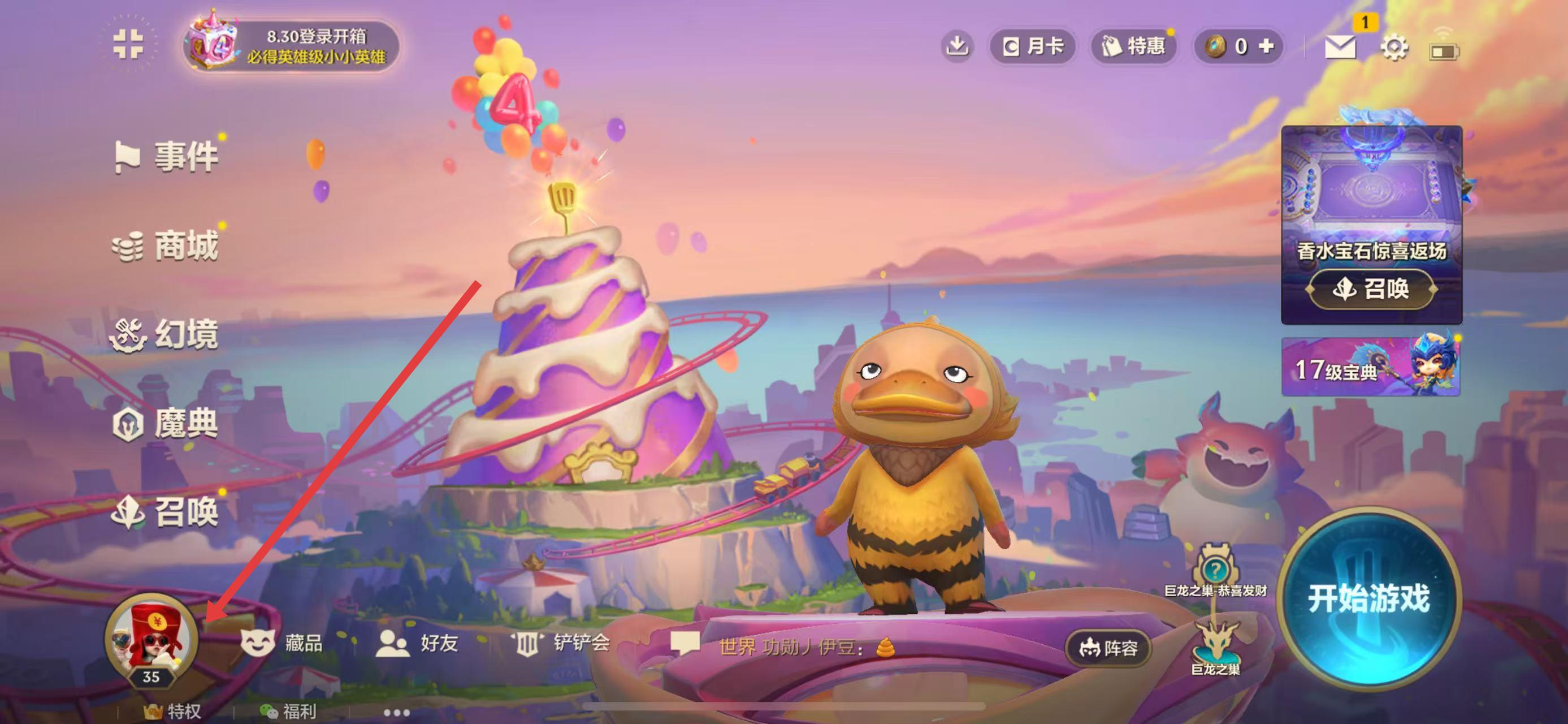Open the 17级宝典 pass banner

[1371, 367]
